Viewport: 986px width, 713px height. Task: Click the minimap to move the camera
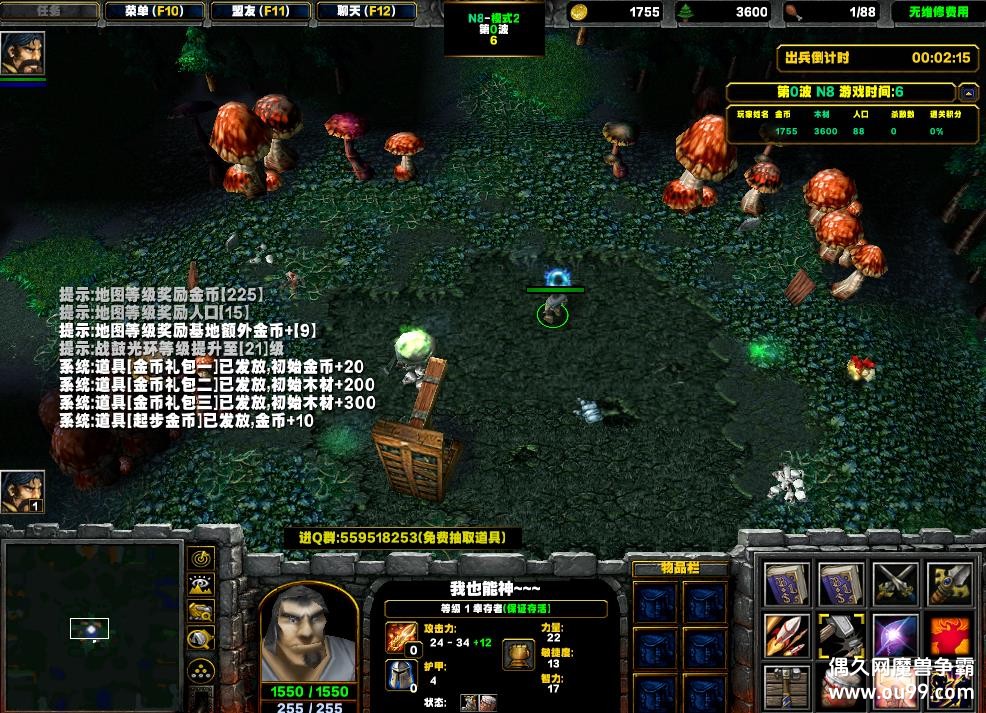click(x=92, y=625)
